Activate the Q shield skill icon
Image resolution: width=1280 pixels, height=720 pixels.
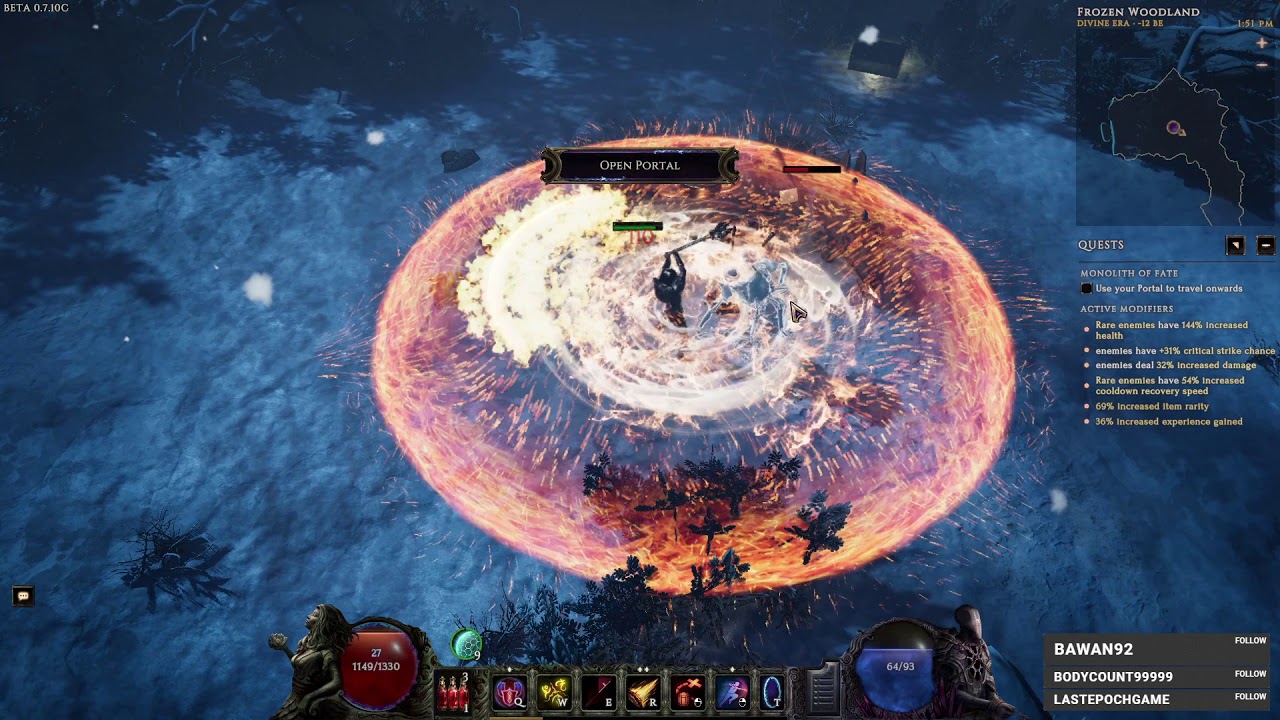[509, 692]
